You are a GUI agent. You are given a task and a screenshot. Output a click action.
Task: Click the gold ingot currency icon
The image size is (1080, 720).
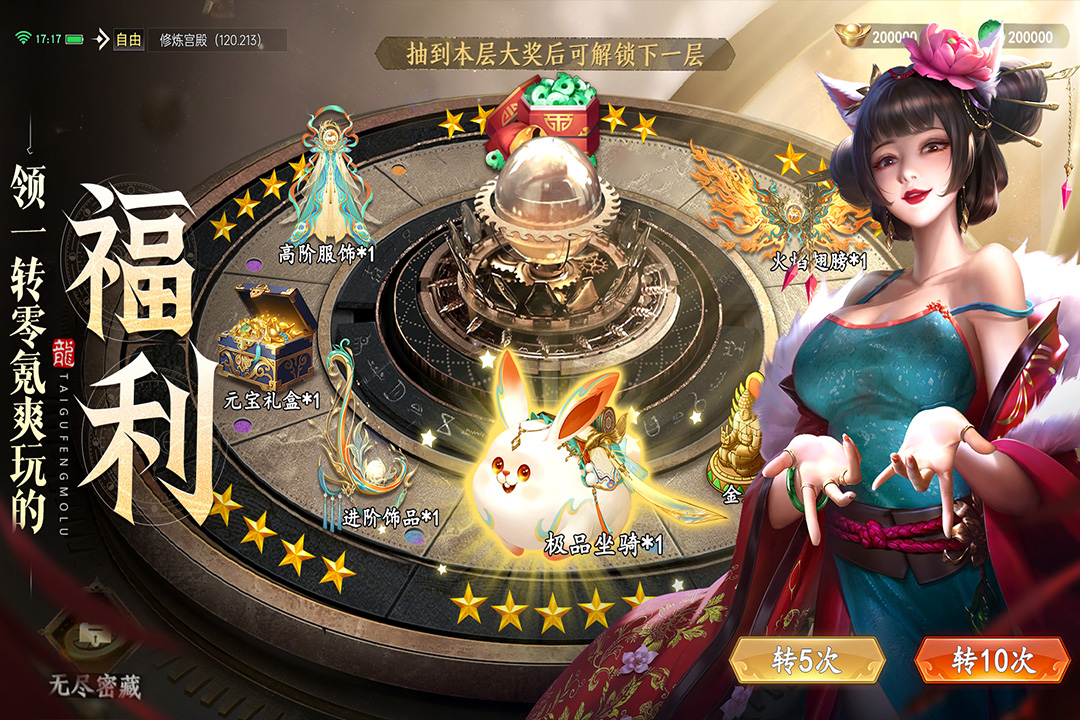[x=852, y=34]
